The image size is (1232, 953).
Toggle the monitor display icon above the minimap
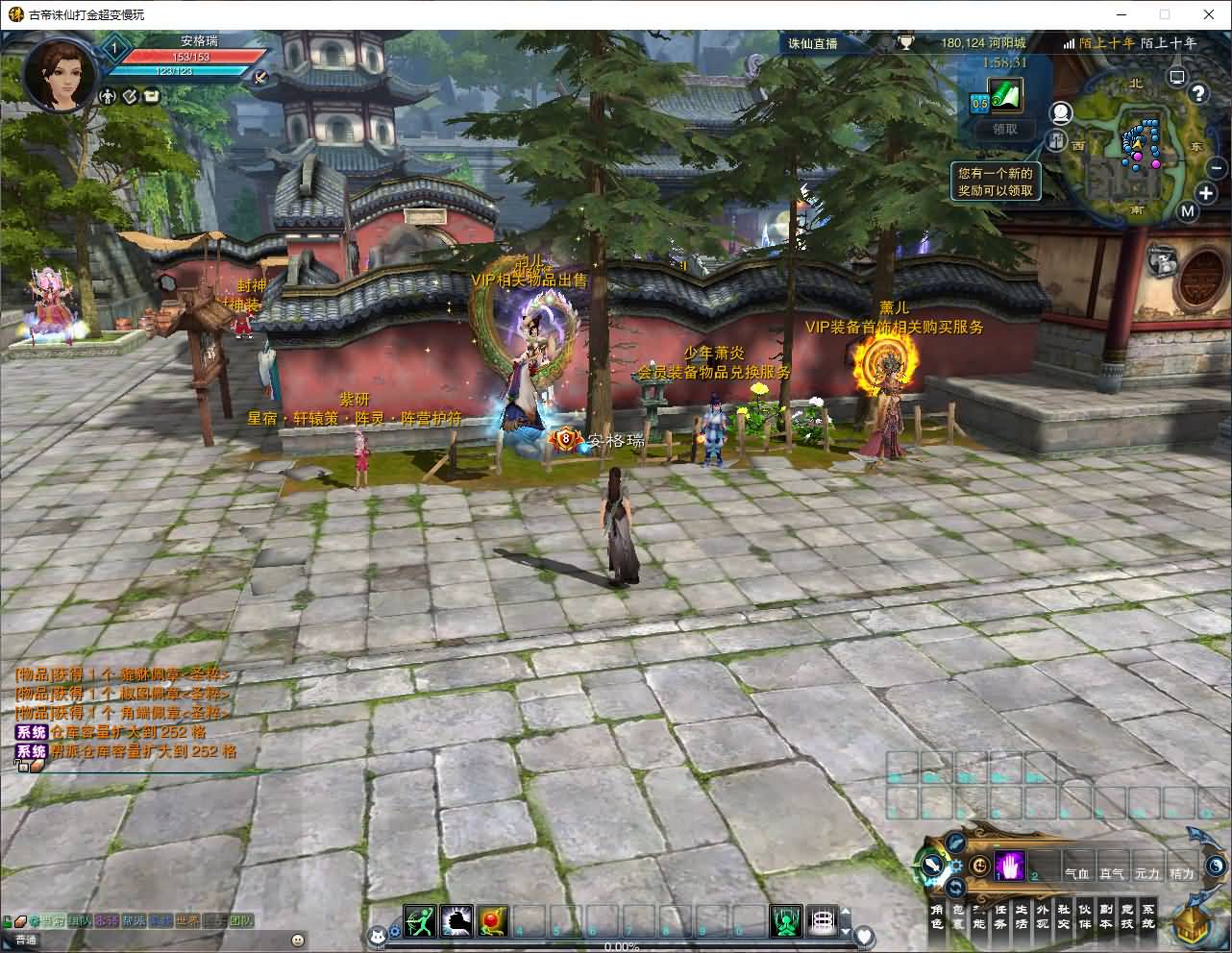1176,77
